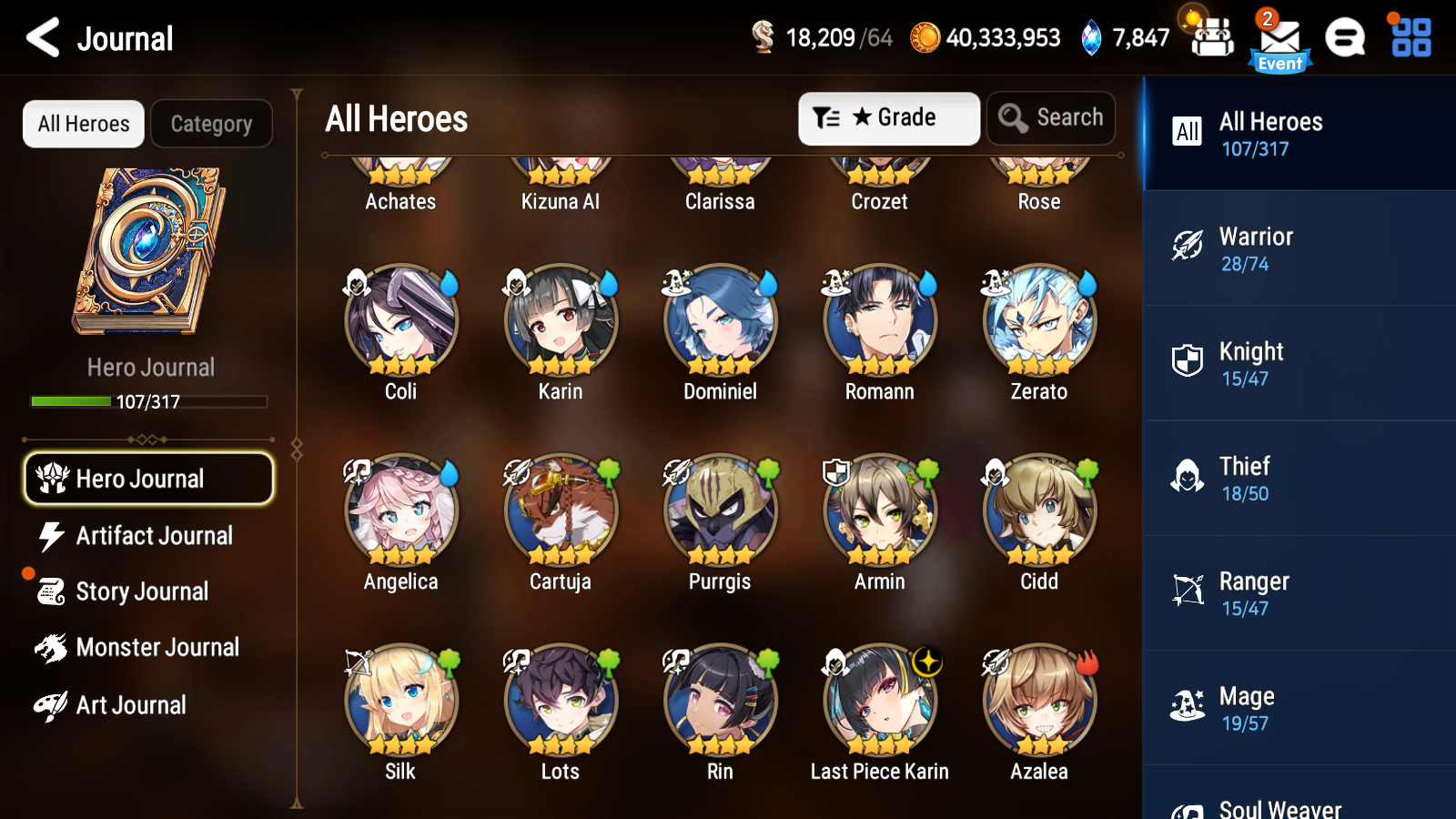The width and height of the screenshot is (1456, 819).
Task: Click the Hero Journal progress bar
Action: [148, 400]
